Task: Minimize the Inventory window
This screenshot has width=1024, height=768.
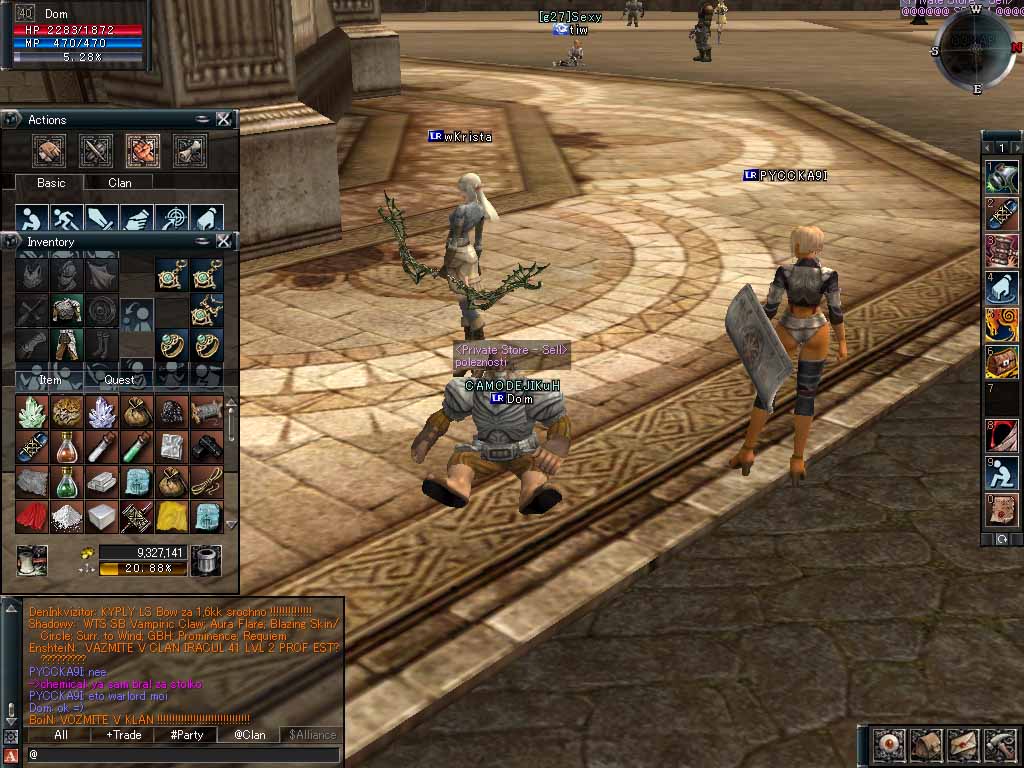Action: coord(203,241)
